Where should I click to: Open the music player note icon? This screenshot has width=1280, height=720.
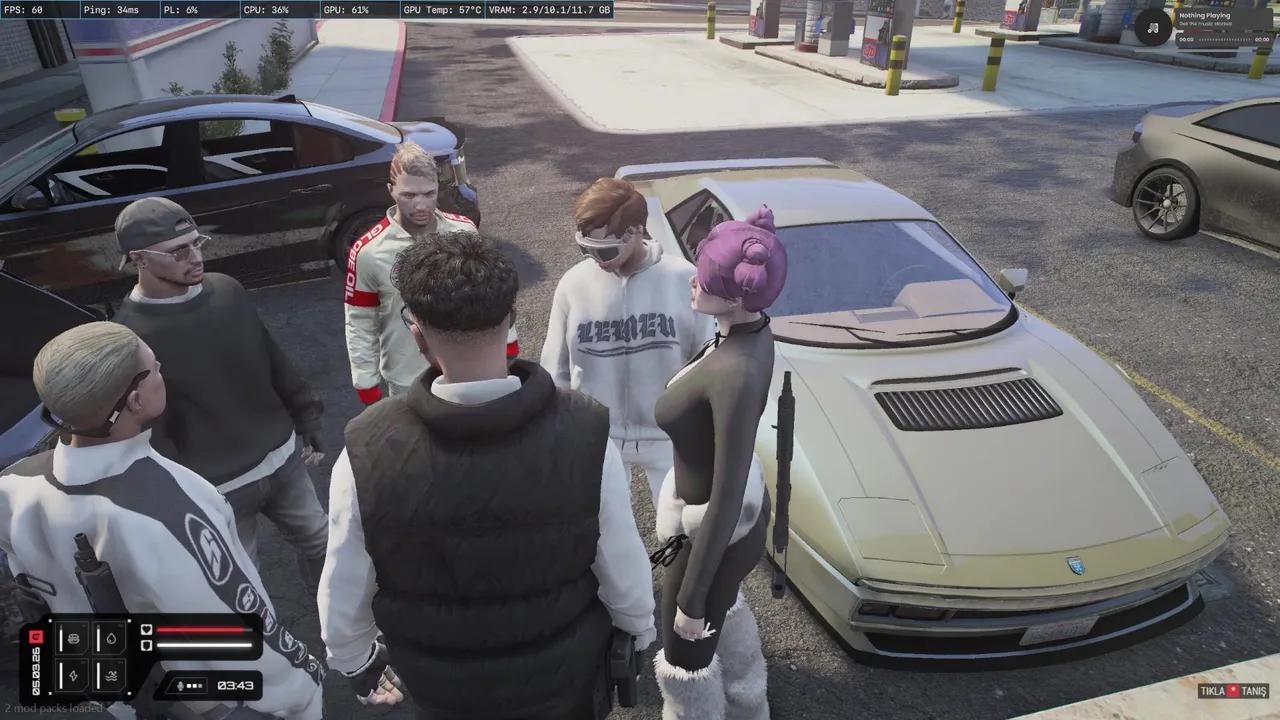[1153, 27]
